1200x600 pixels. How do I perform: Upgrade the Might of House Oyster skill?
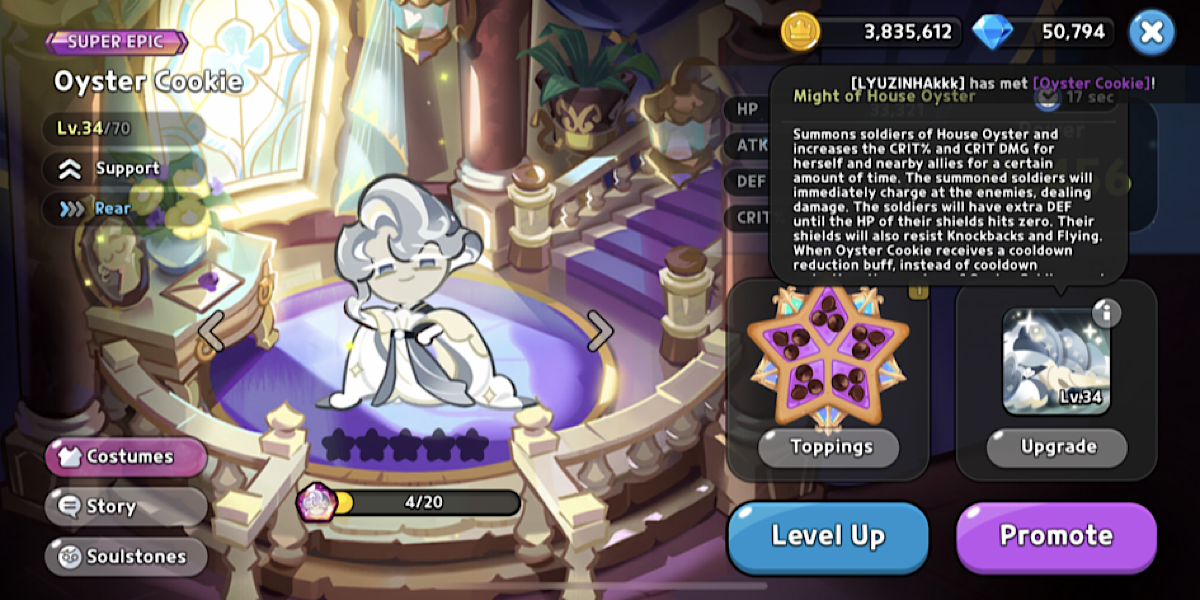coord(1057,447)
